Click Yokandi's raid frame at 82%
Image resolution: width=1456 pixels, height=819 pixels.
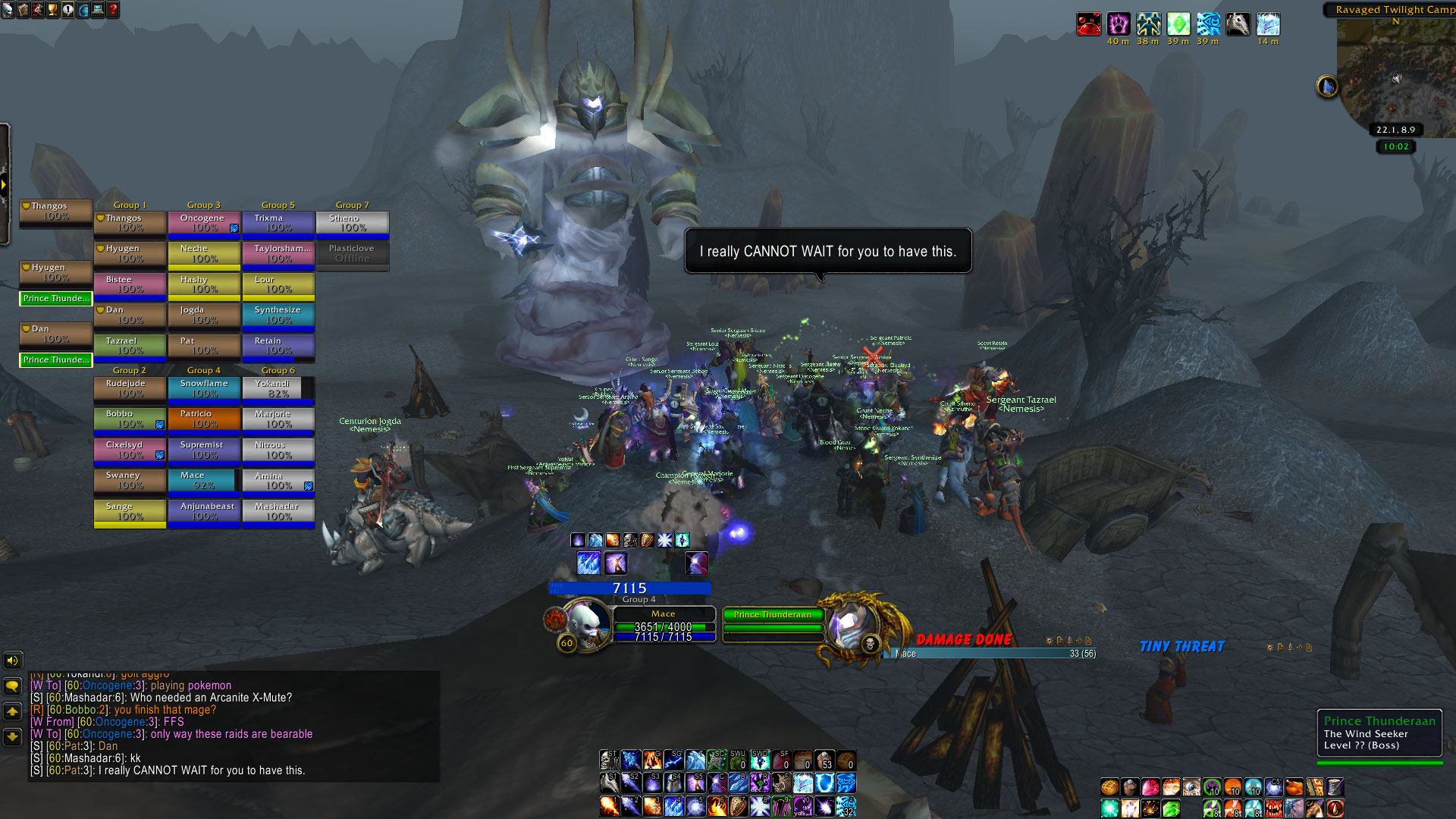[x=278, y=388]
